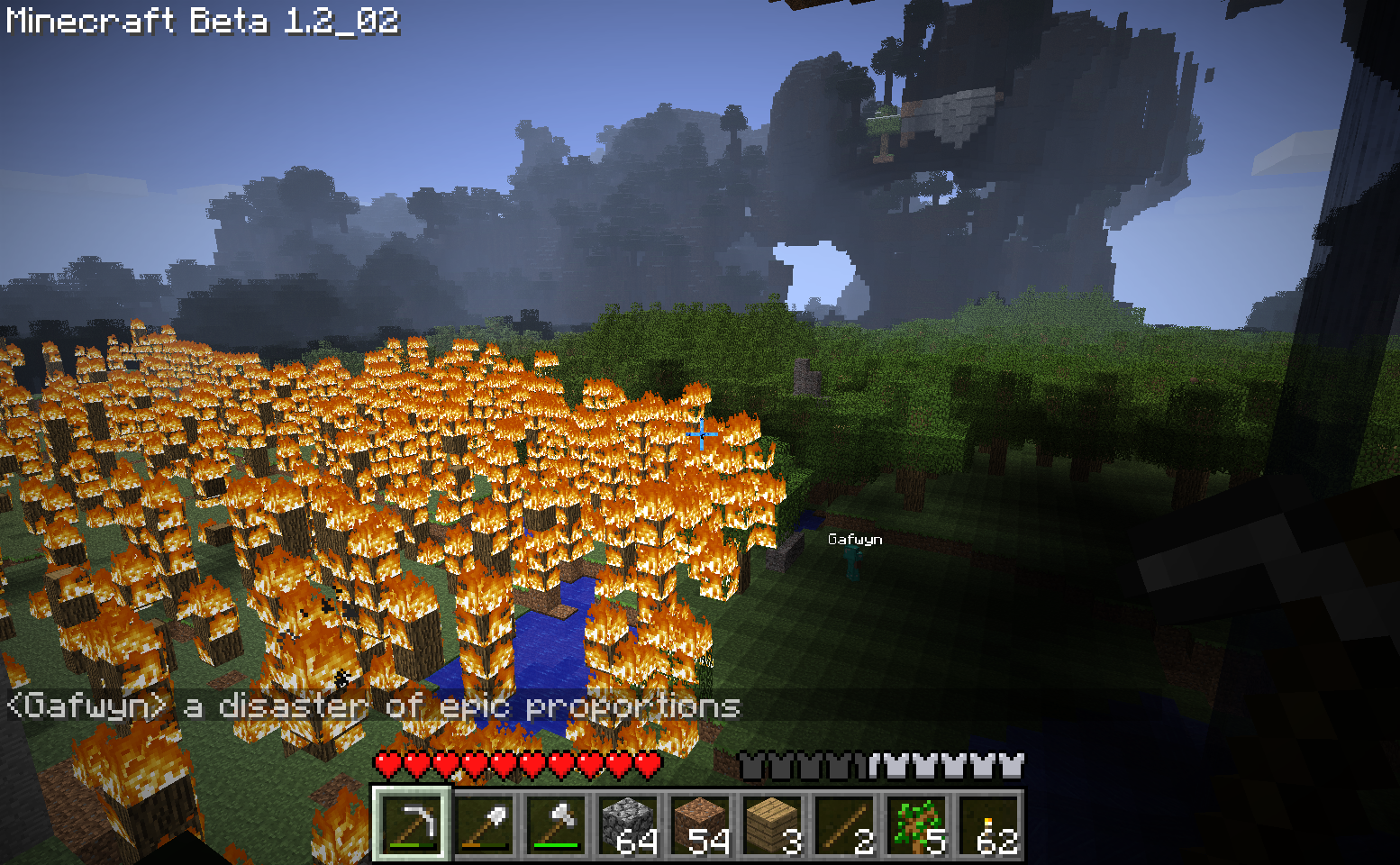
Task: Select the iron pickaxe hotbar slot
Action: click(x=411, y=824)
